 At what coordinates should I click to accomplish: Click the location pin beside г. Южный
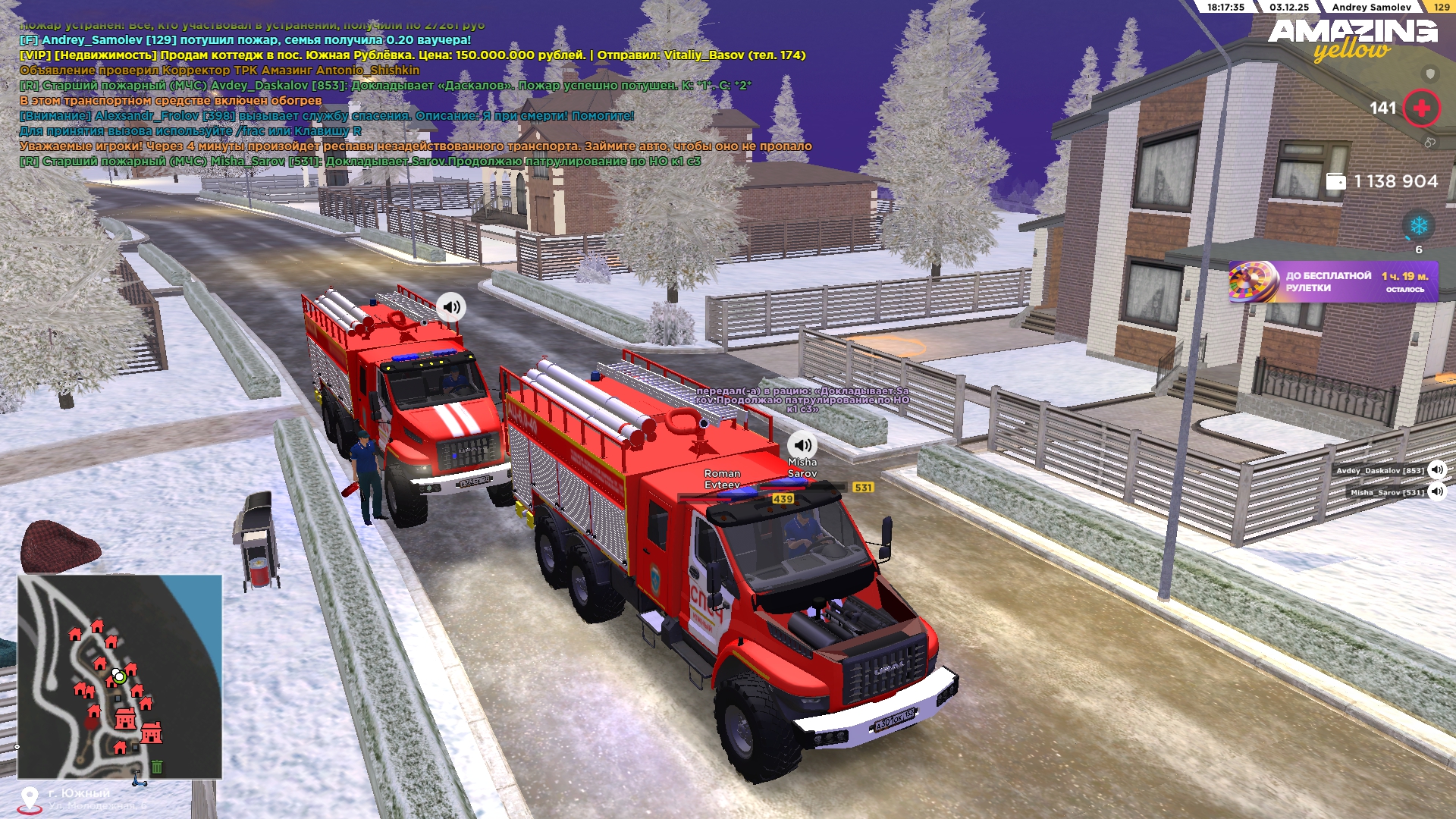tap(30, 799)
